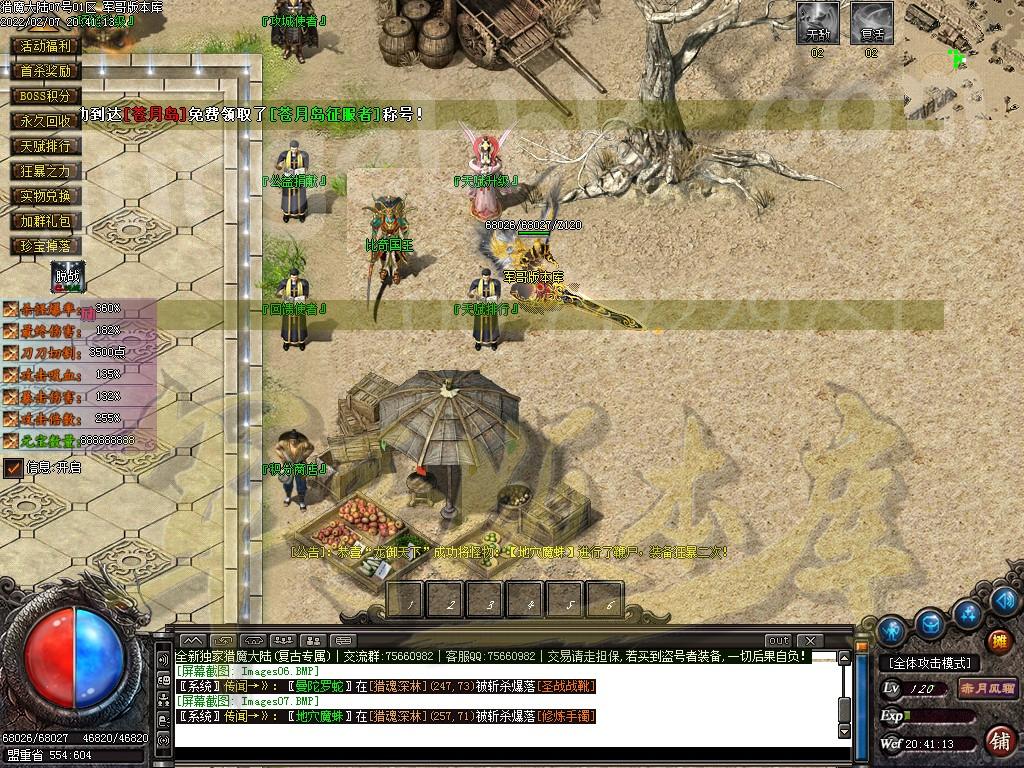
Task: Open the 永久回收 recycle menu
Action: 45,121
